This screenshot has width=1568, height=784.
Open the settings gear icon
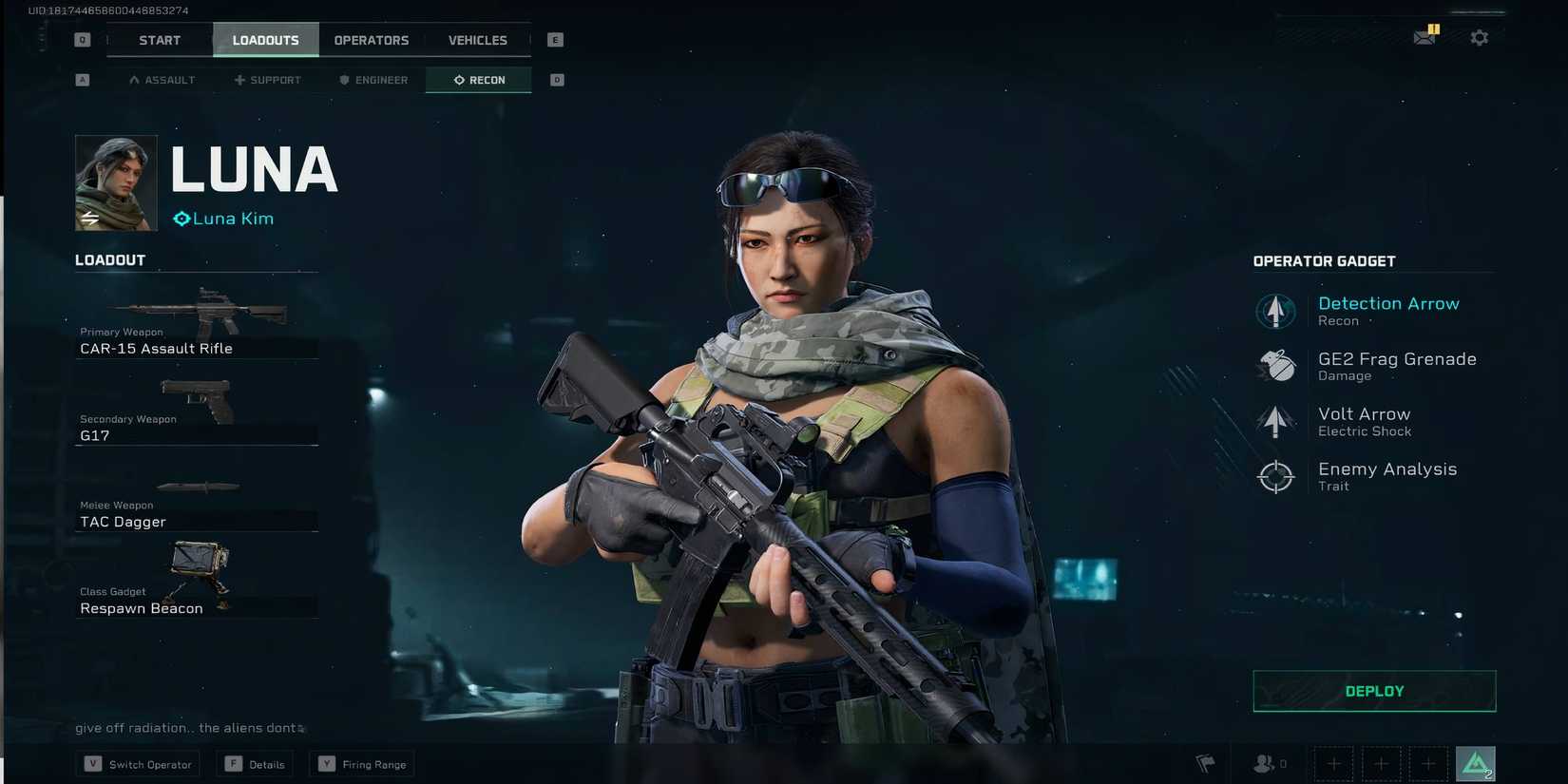[1480, 37]
